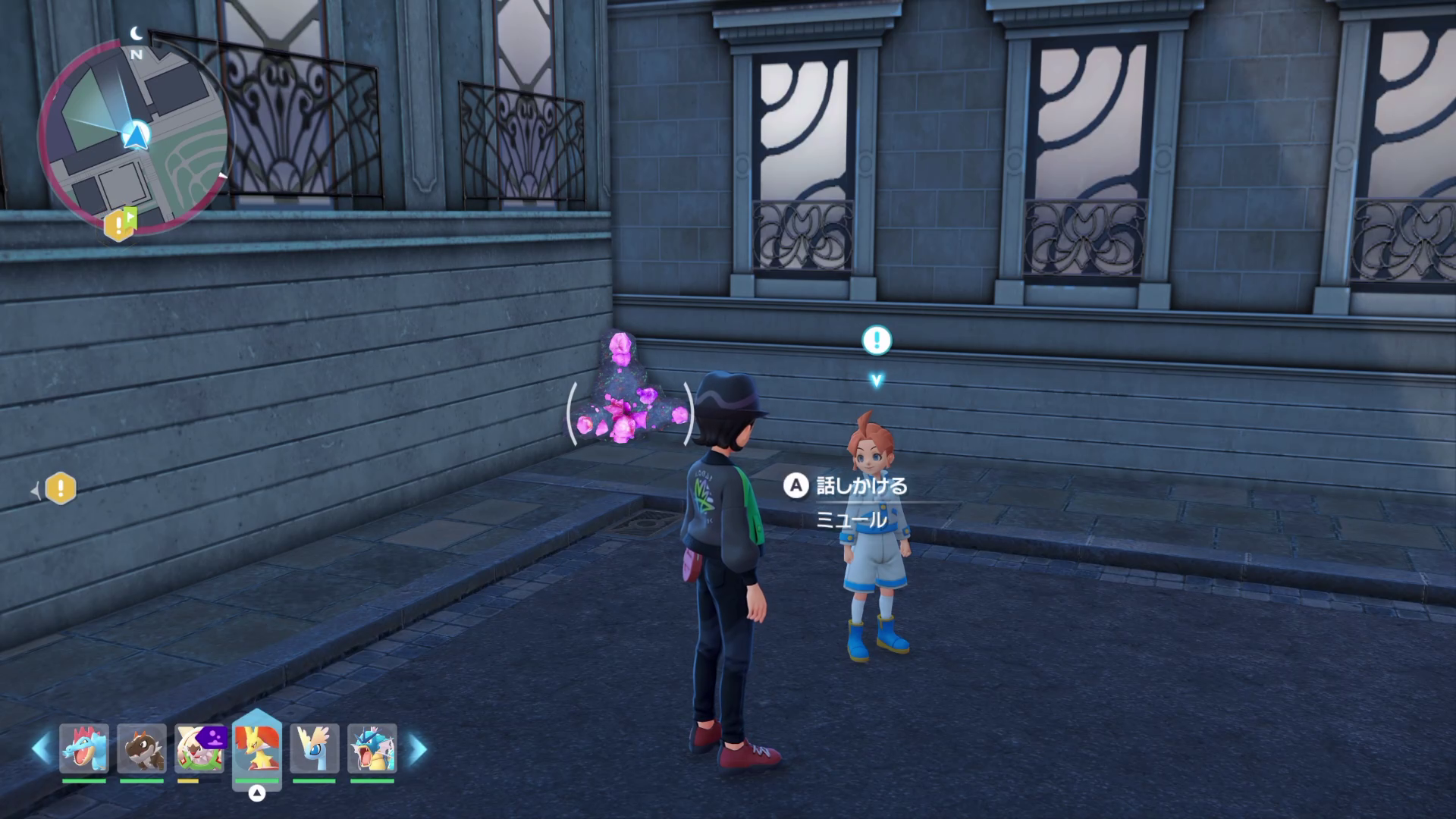The width and height of the screenshot is (1456, 819).
Task: Switch to the Amaura party slot
Action: [x=314, y=748]
